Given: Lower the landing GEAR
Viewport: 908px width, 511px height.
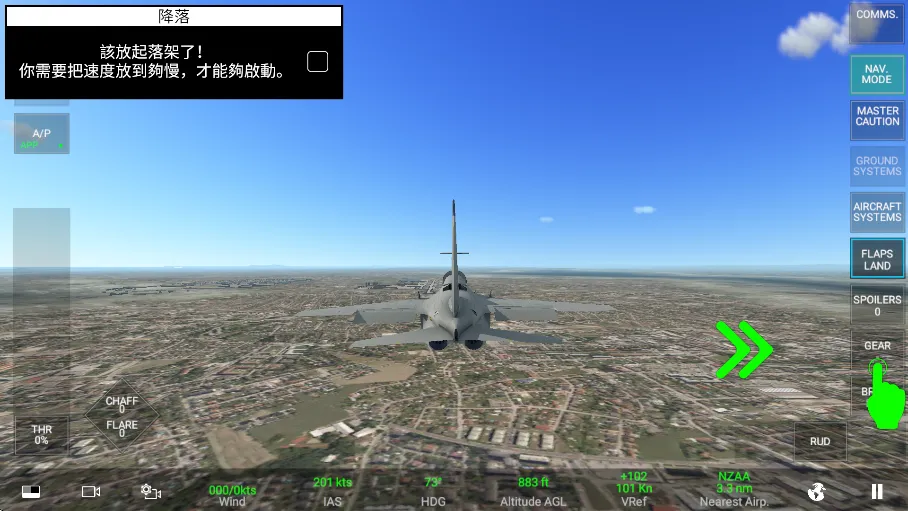Looking at the screenshot, I should pos(877,350).
